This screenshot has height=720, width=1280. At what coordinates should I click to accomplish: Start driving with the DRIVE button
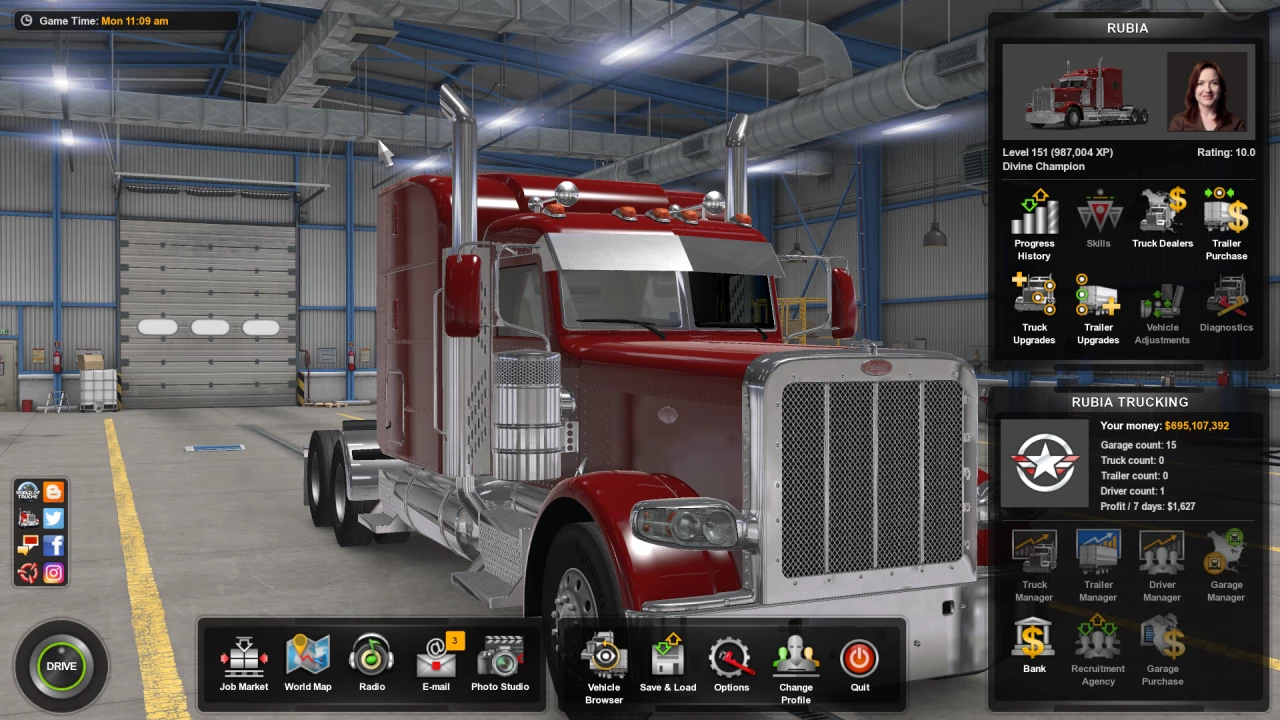[x=61, y=666]
